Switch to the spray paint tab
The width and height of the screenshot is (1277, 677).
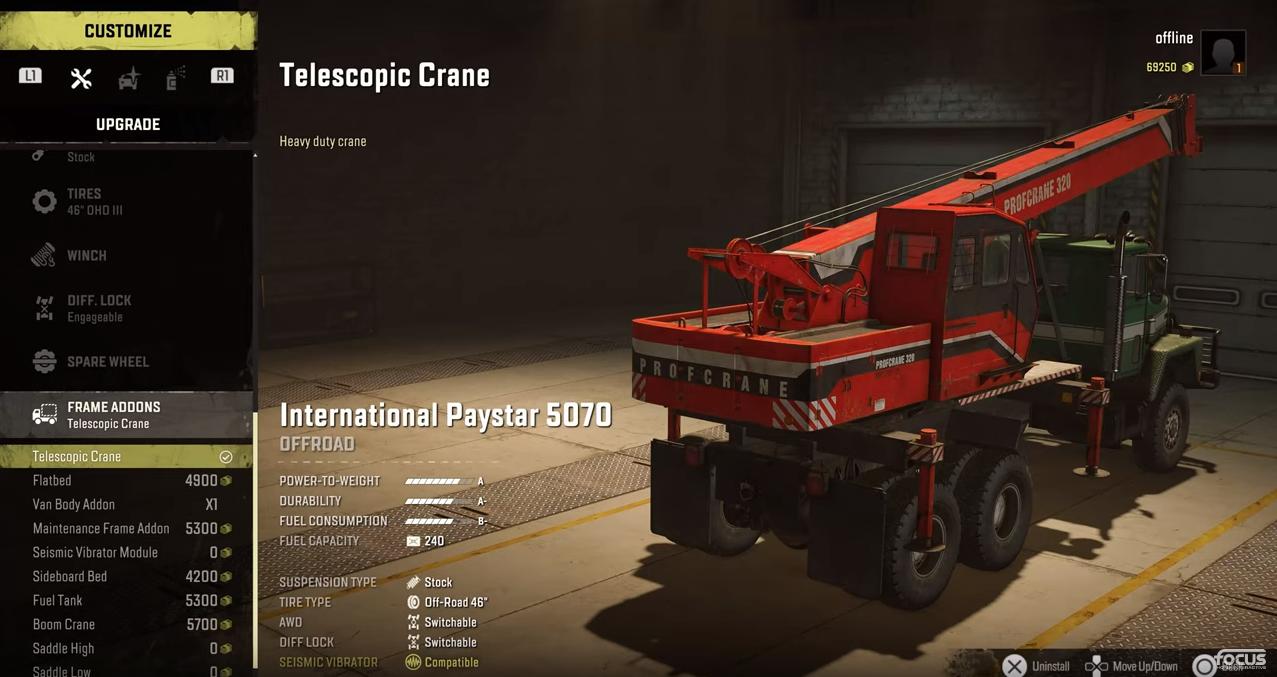(x=175, y=78)
